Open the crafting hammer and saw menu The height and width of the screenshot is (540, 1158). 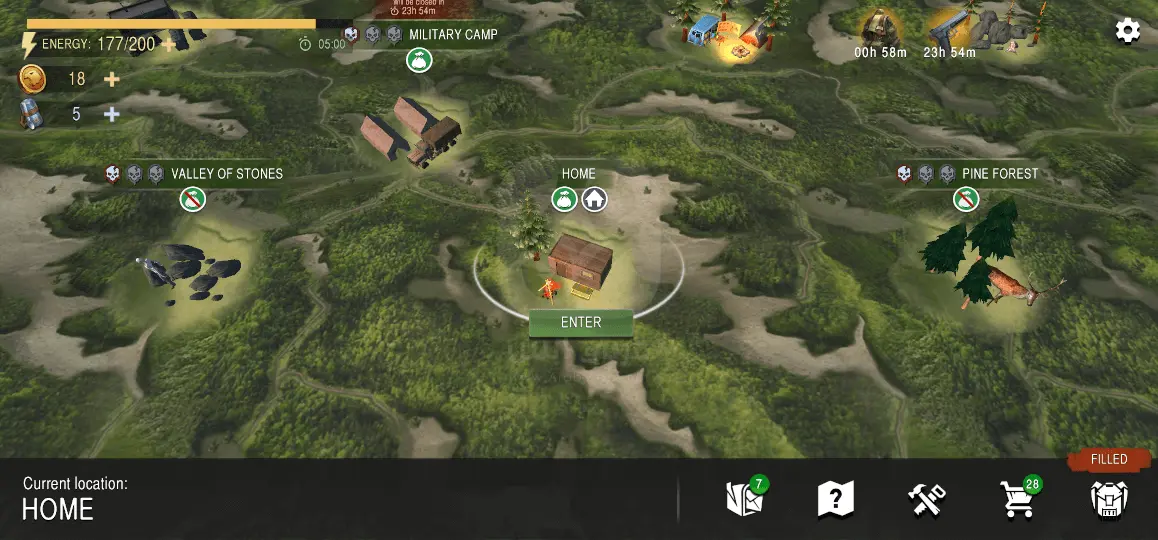(926, 498)
